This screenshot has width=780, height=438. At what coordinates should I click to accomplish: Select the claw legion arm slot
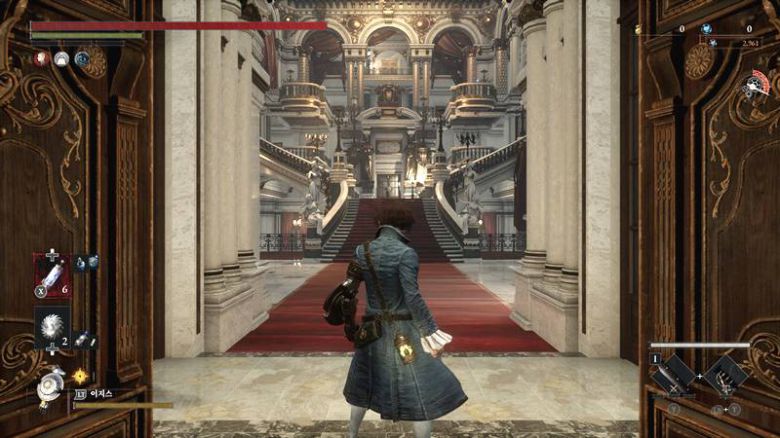pyautogui.click(x=724, y=377)
